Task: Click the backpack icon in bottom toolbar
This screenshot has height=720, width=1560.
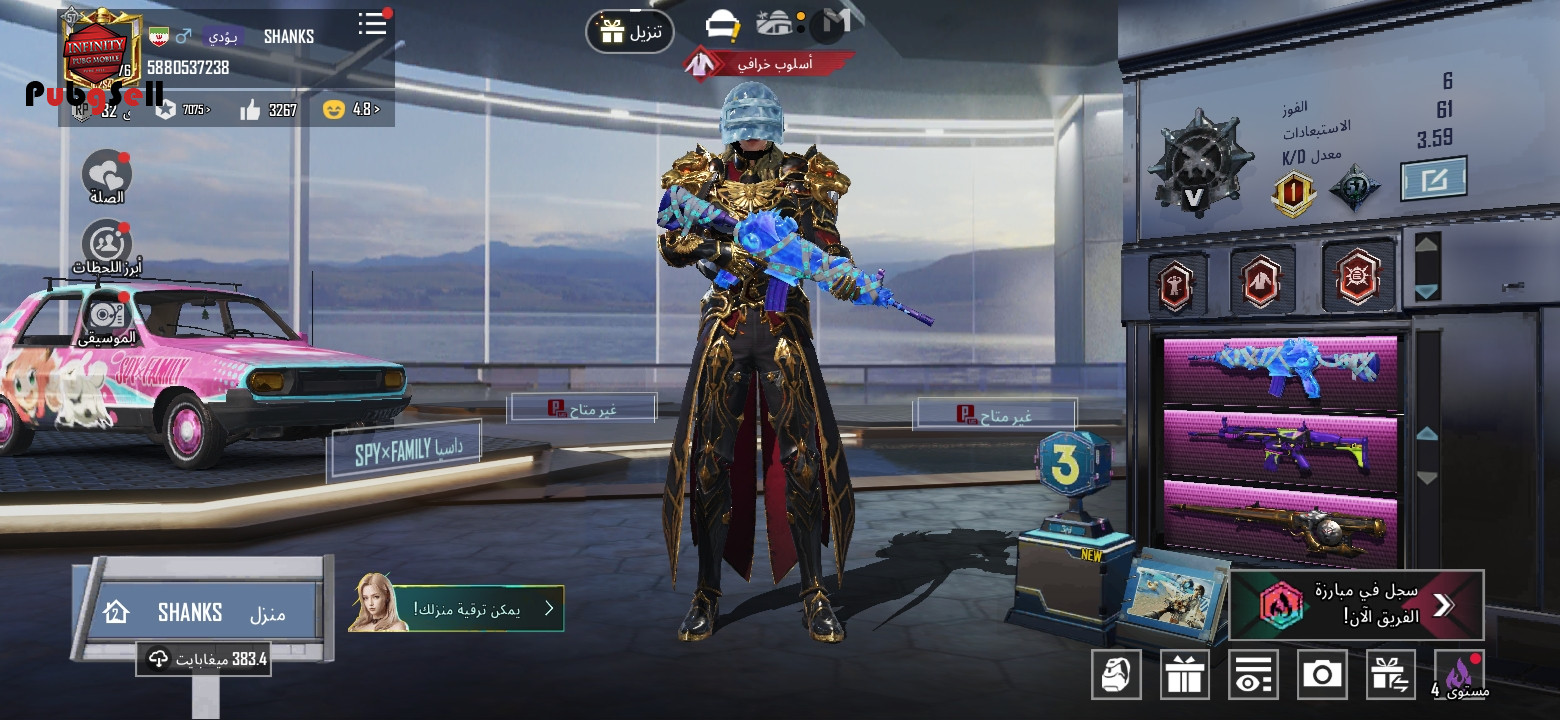Action: coord(1116,675)
